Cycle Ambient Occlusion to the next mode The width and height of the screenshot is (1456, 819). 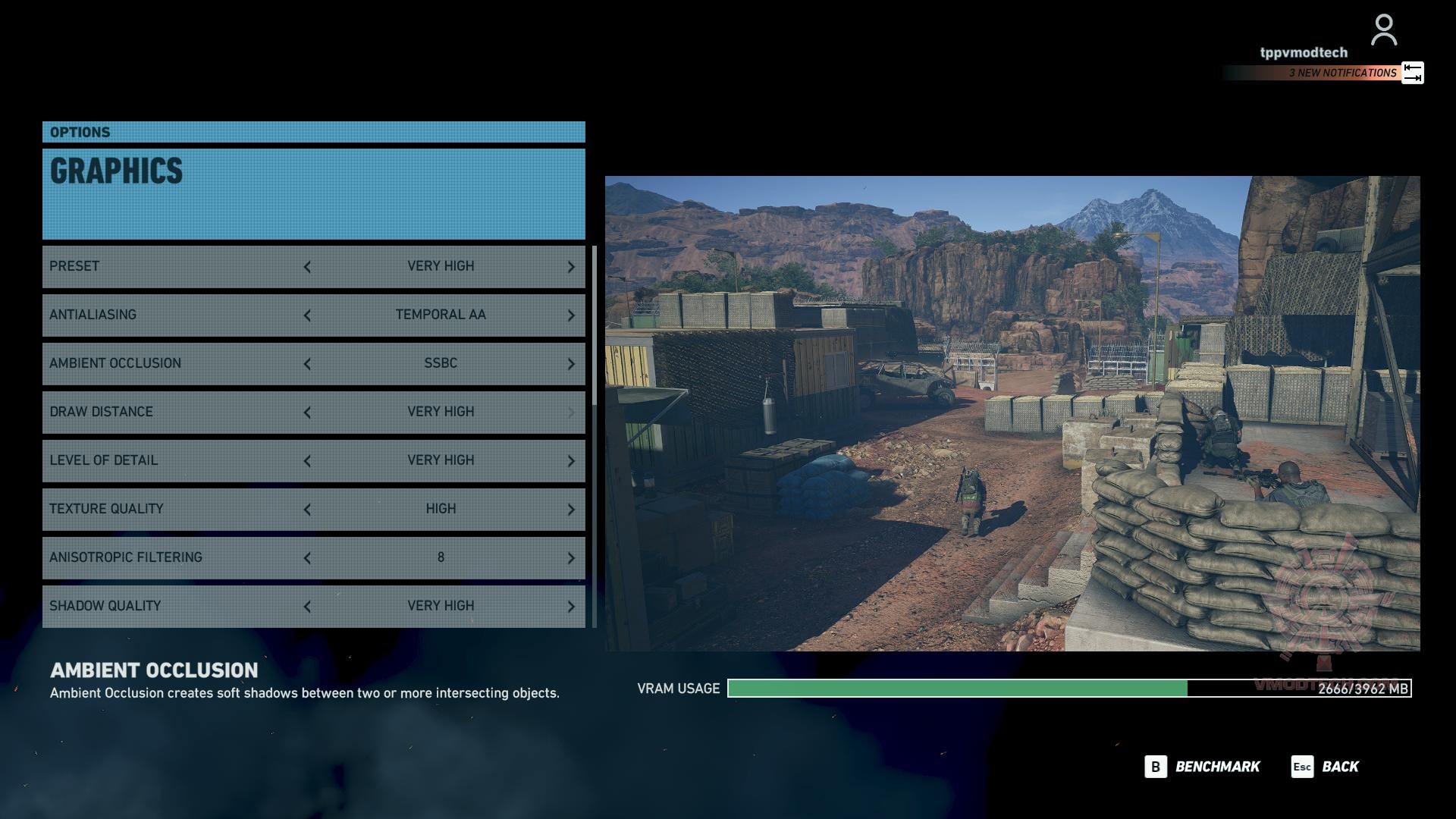571,364
